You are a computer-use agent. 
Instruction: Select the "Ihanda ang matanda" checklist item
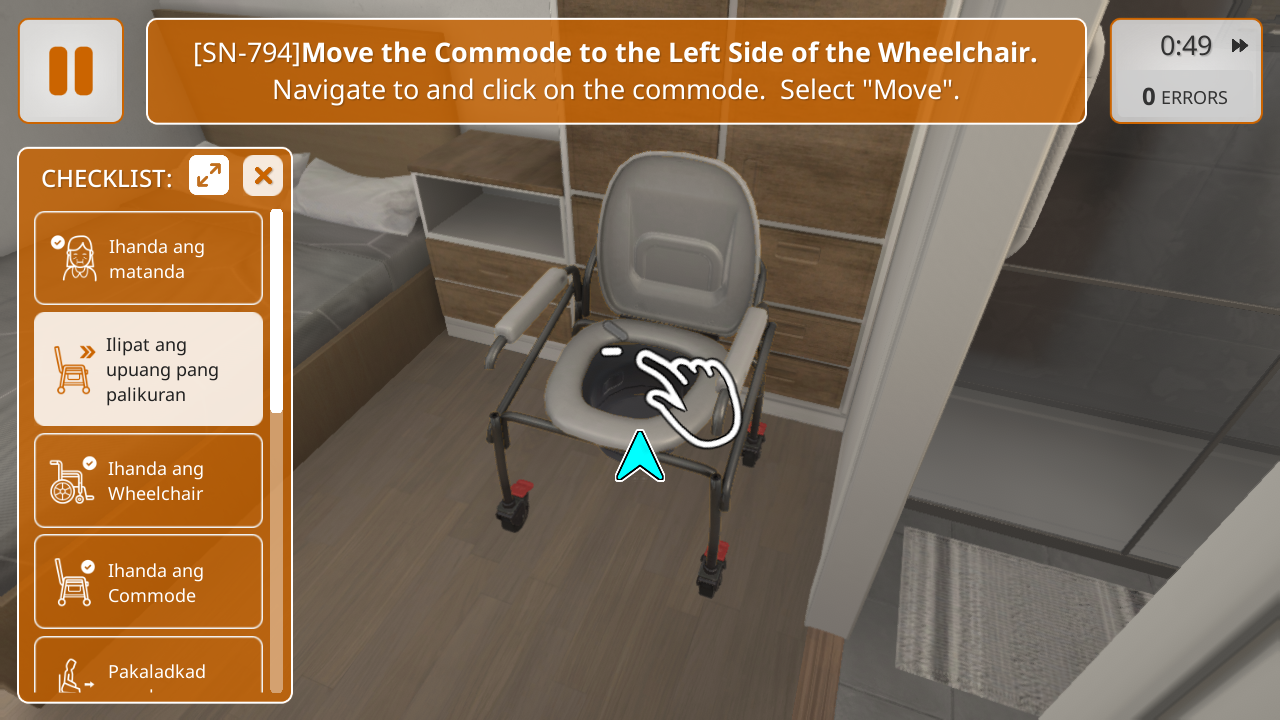coord(148,258)
